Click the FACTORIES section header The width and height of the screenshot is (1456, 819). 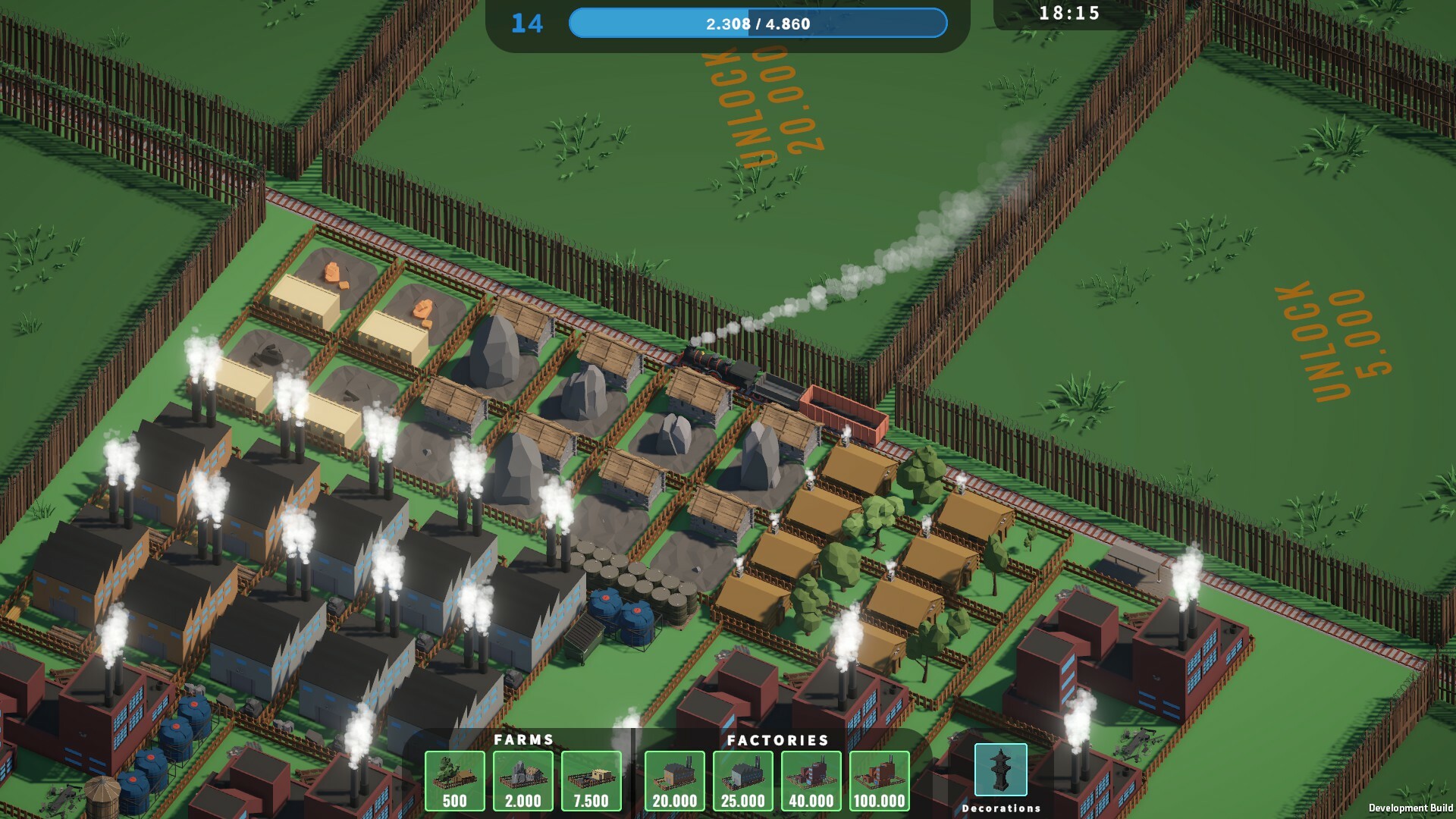point(778,739)
